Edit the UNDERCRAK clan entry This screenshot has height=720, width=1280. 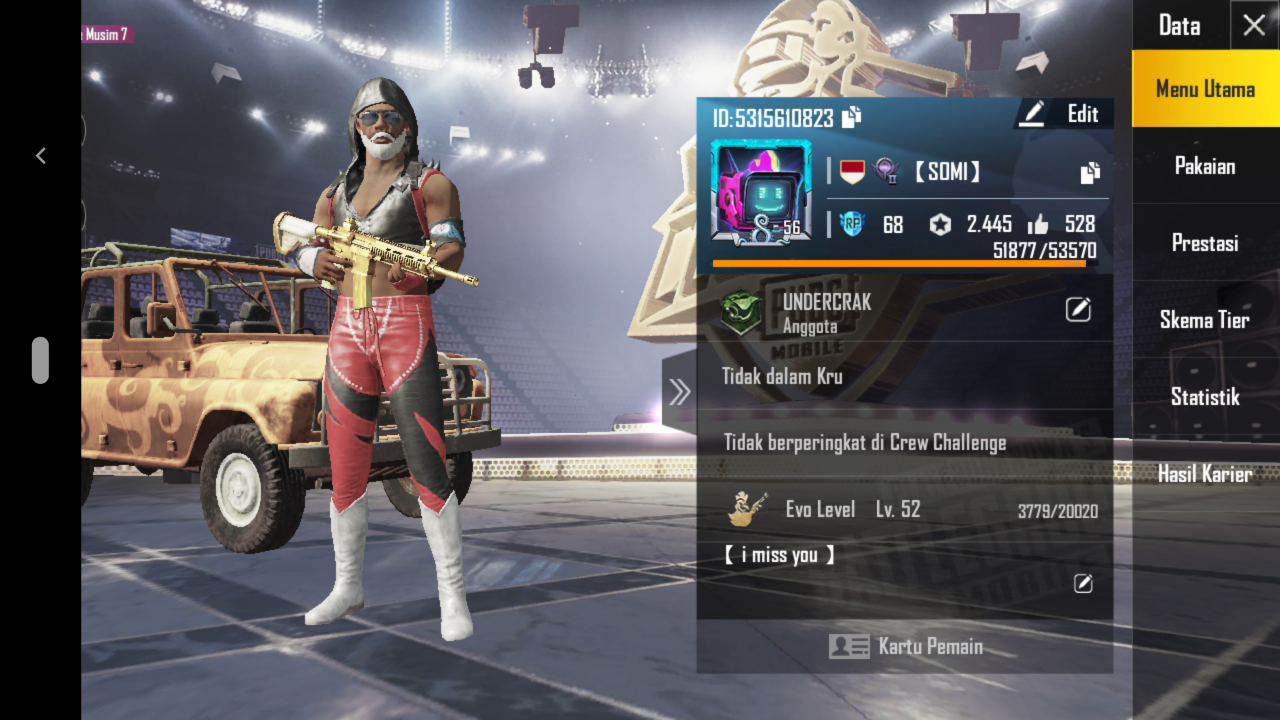point(1078,310)
